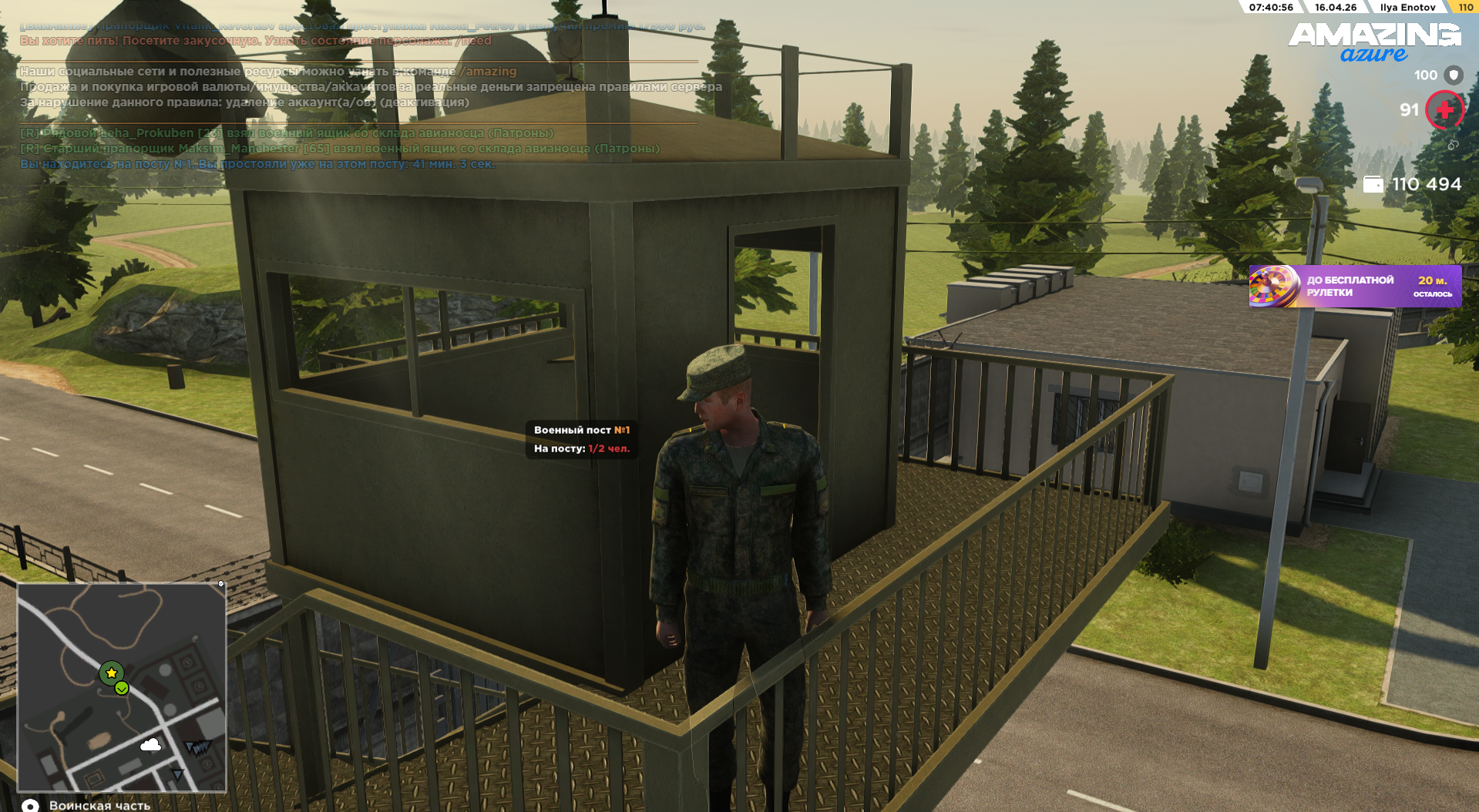Click the armor shield icon
The width and height of the screenshot is (1479, 812).
click(1454, 75)
